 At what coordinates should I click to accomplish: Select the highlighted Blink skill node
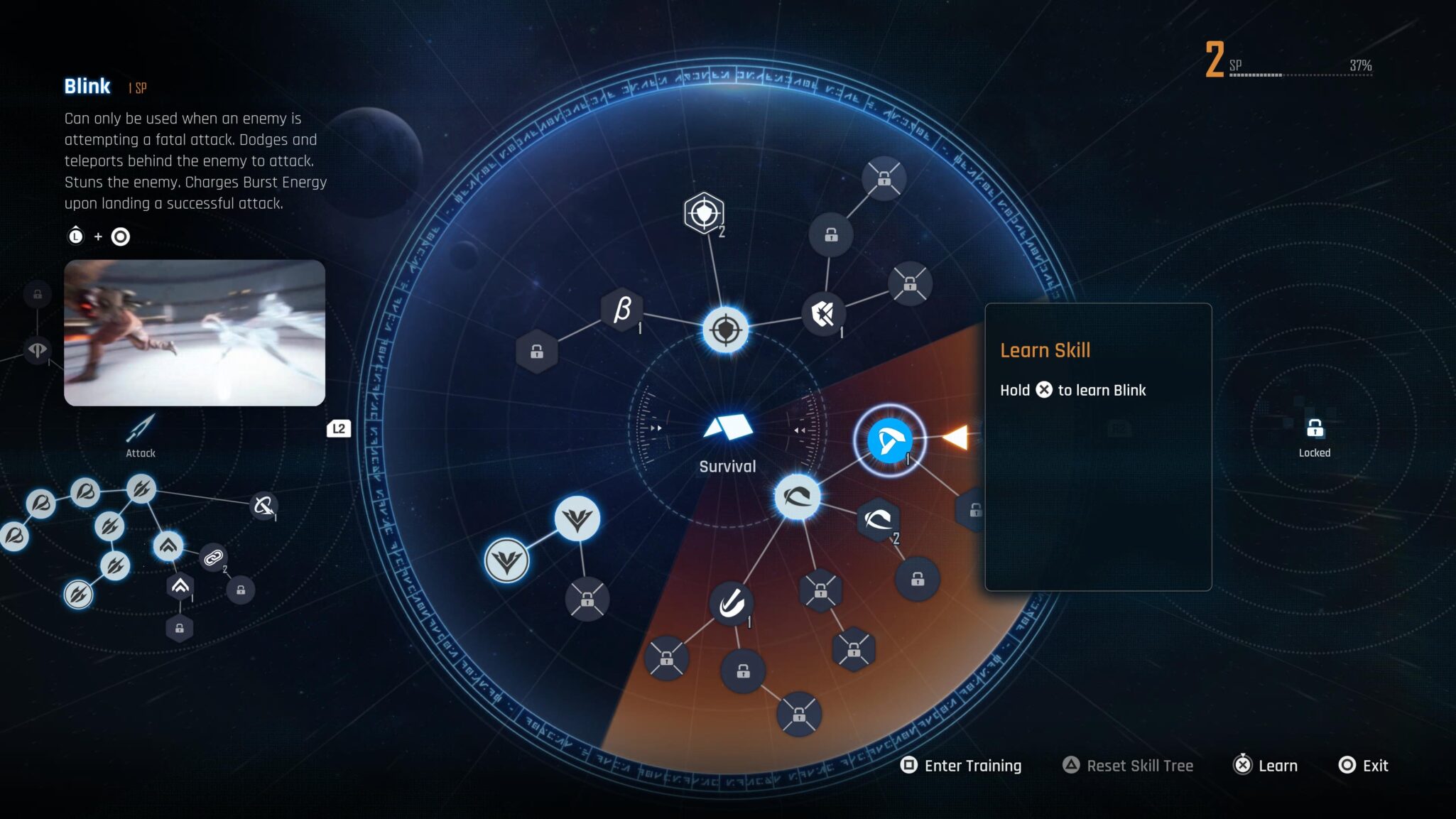[x=889, y=440]
